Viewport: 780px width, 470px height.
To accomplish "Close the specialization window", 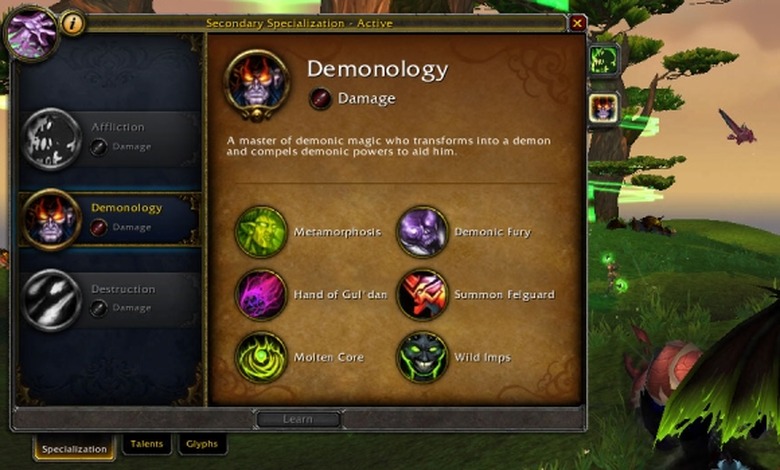I will [x=577, y=22].
